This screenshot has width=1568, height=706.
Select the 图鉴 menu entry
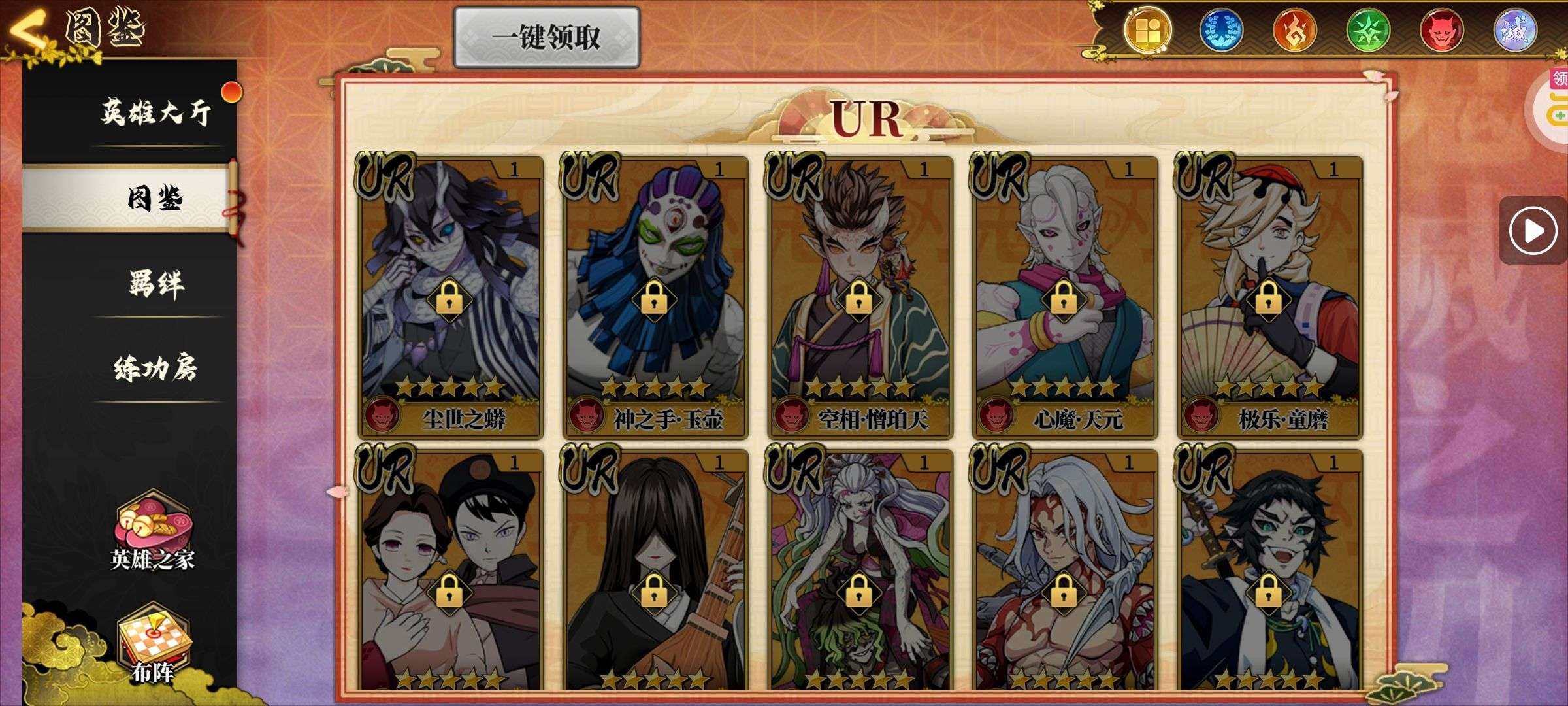154,198
